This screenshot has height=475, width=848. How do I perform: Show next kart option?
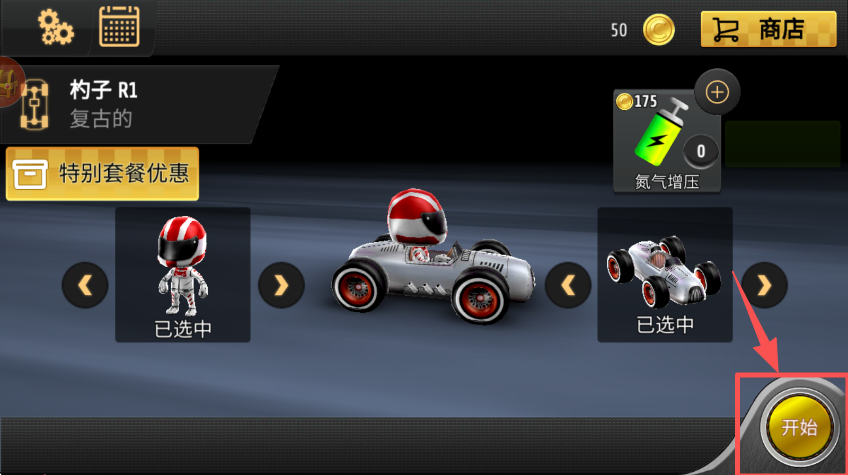coord(764,286)
